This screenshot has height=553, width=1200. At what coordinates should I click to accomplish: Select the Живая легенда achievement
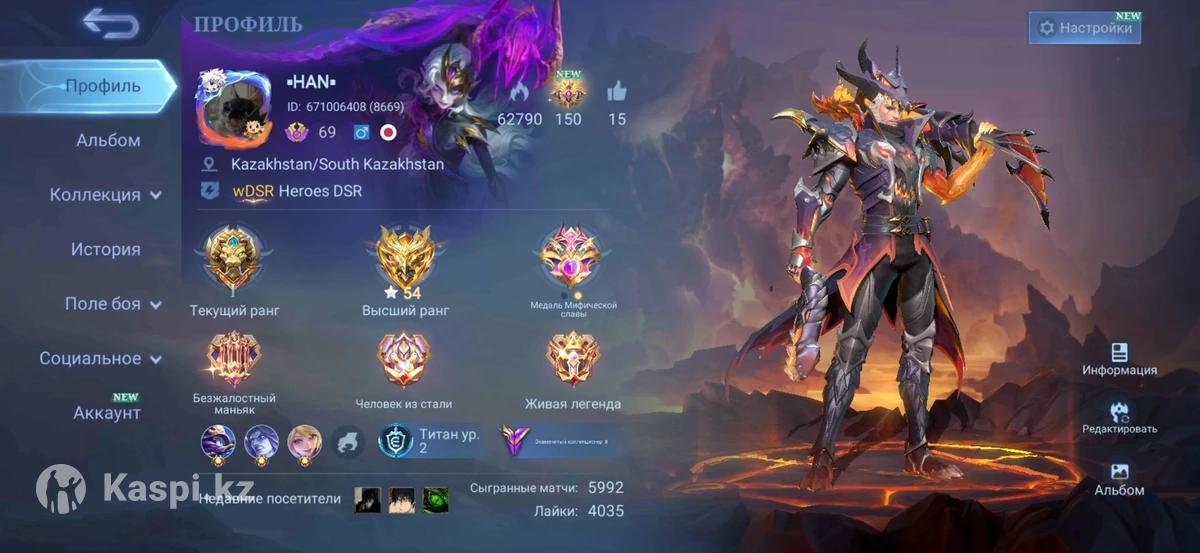(x=572, y=359)
